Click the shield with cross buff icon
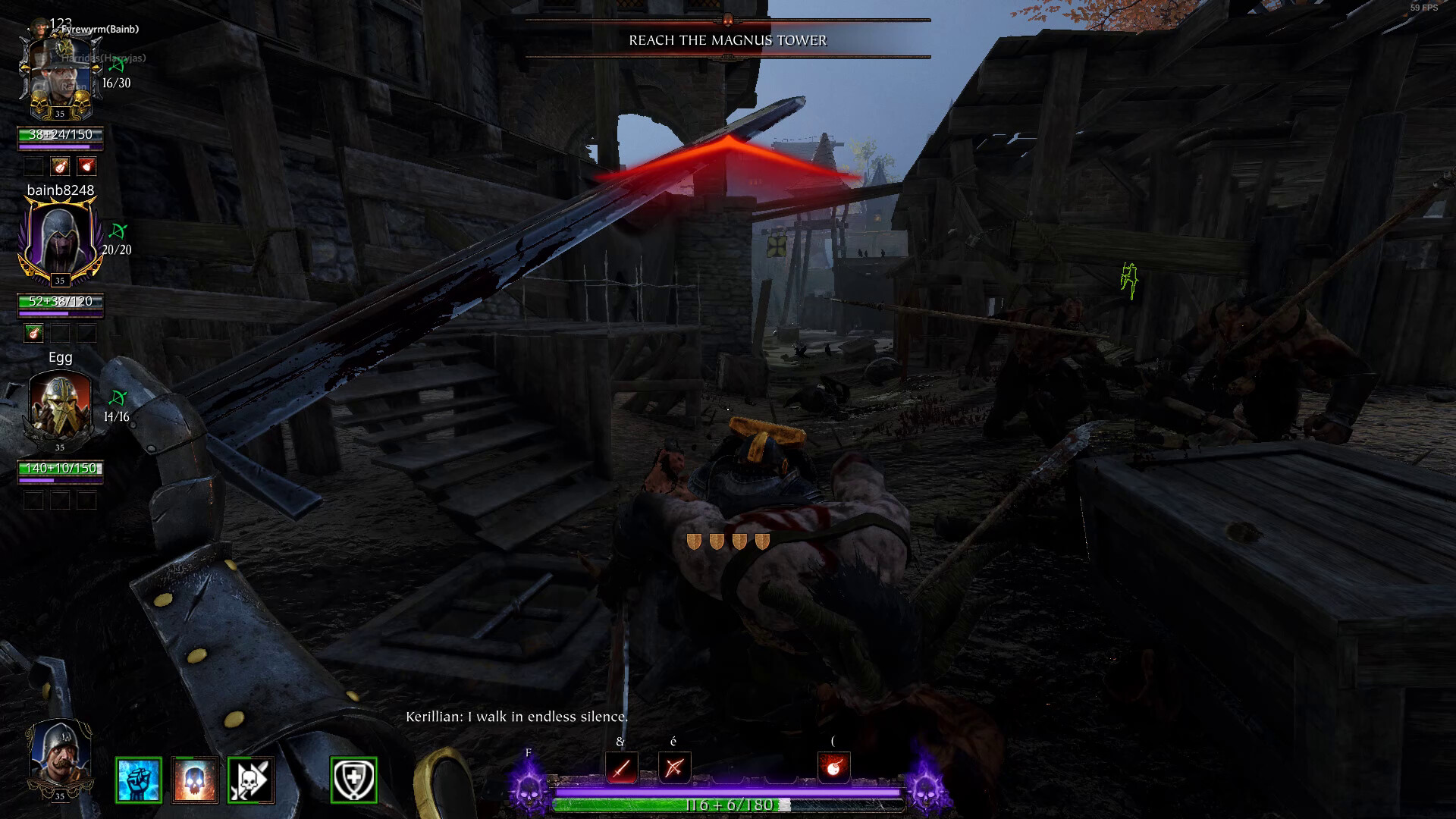Screen dimensions: 1456x819 (353, 780)
